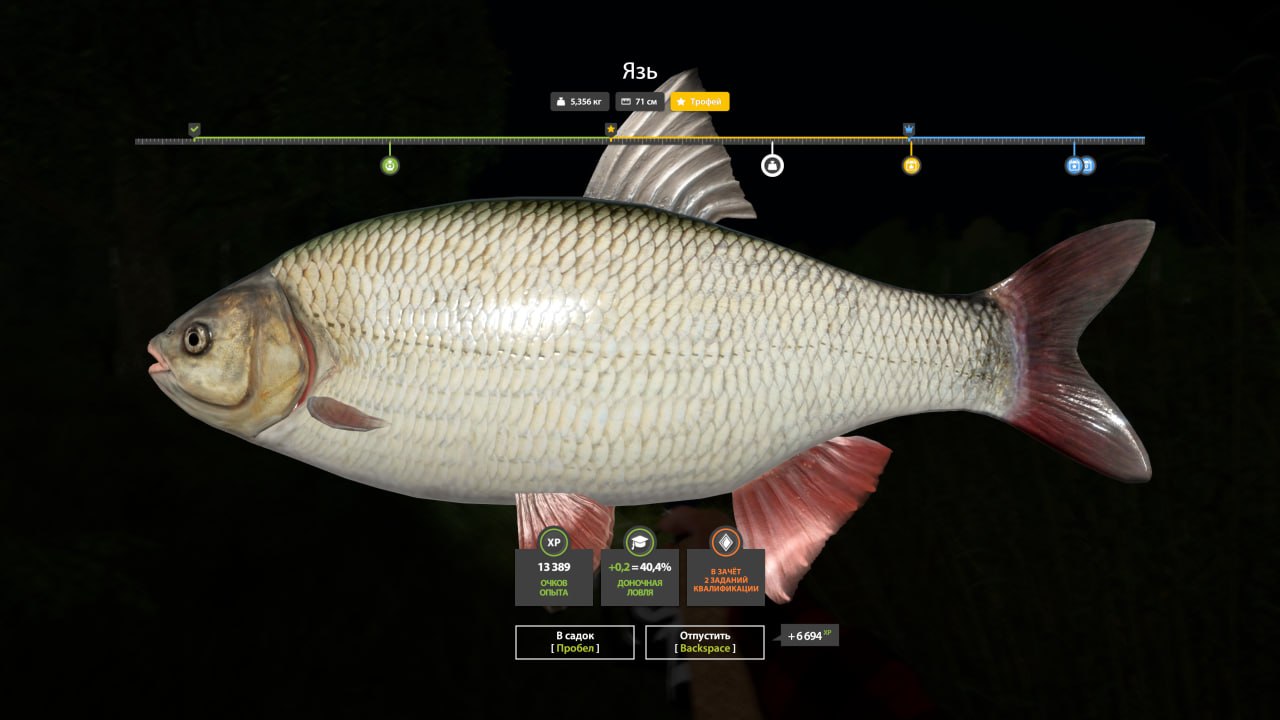Click the blue photo icon at the ruler's right end

click(1075, 164)
